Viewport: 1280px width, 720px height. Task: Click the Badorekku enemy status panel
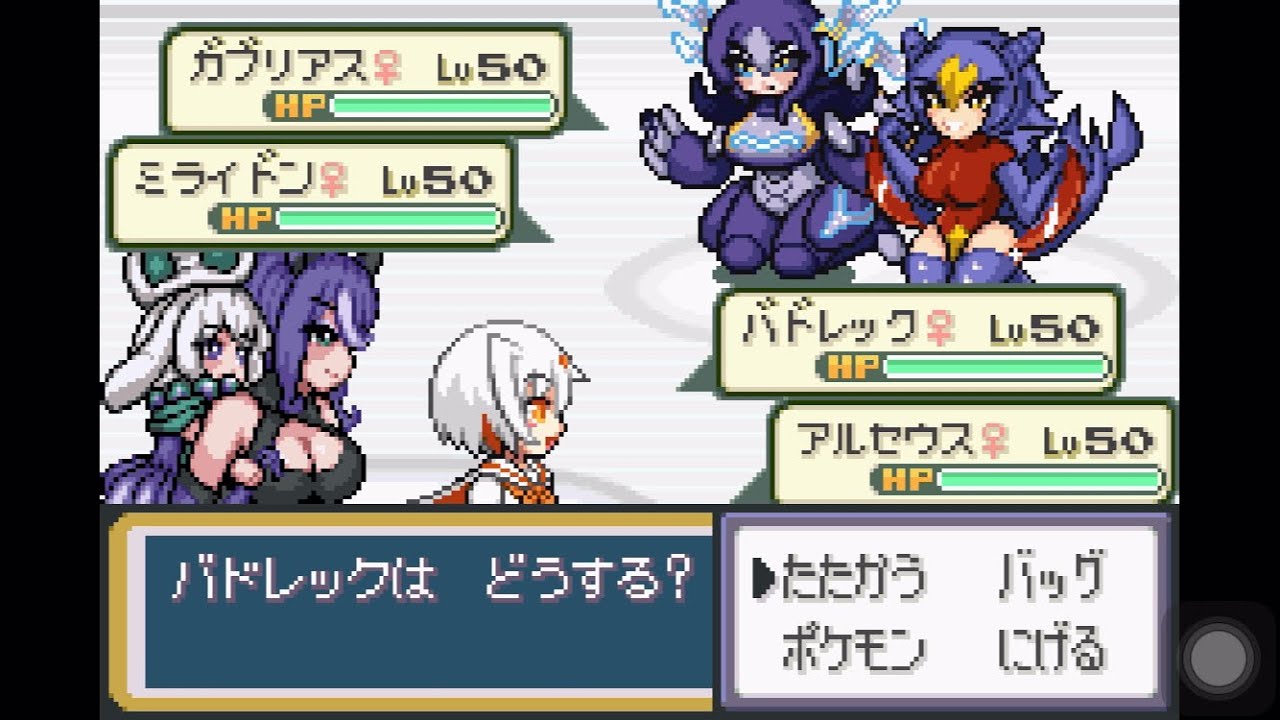pyautogui.click(x=920, y=340)
